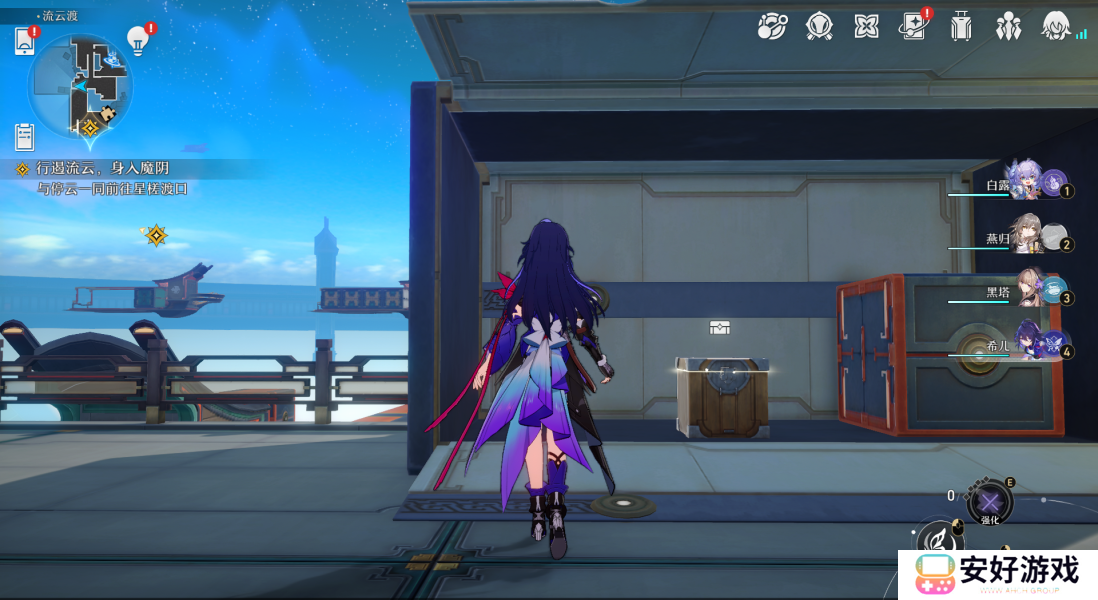The image size is (1098, 600).
Task: Click the 安好游戏 watermark logo
Action: pos(997,574)
